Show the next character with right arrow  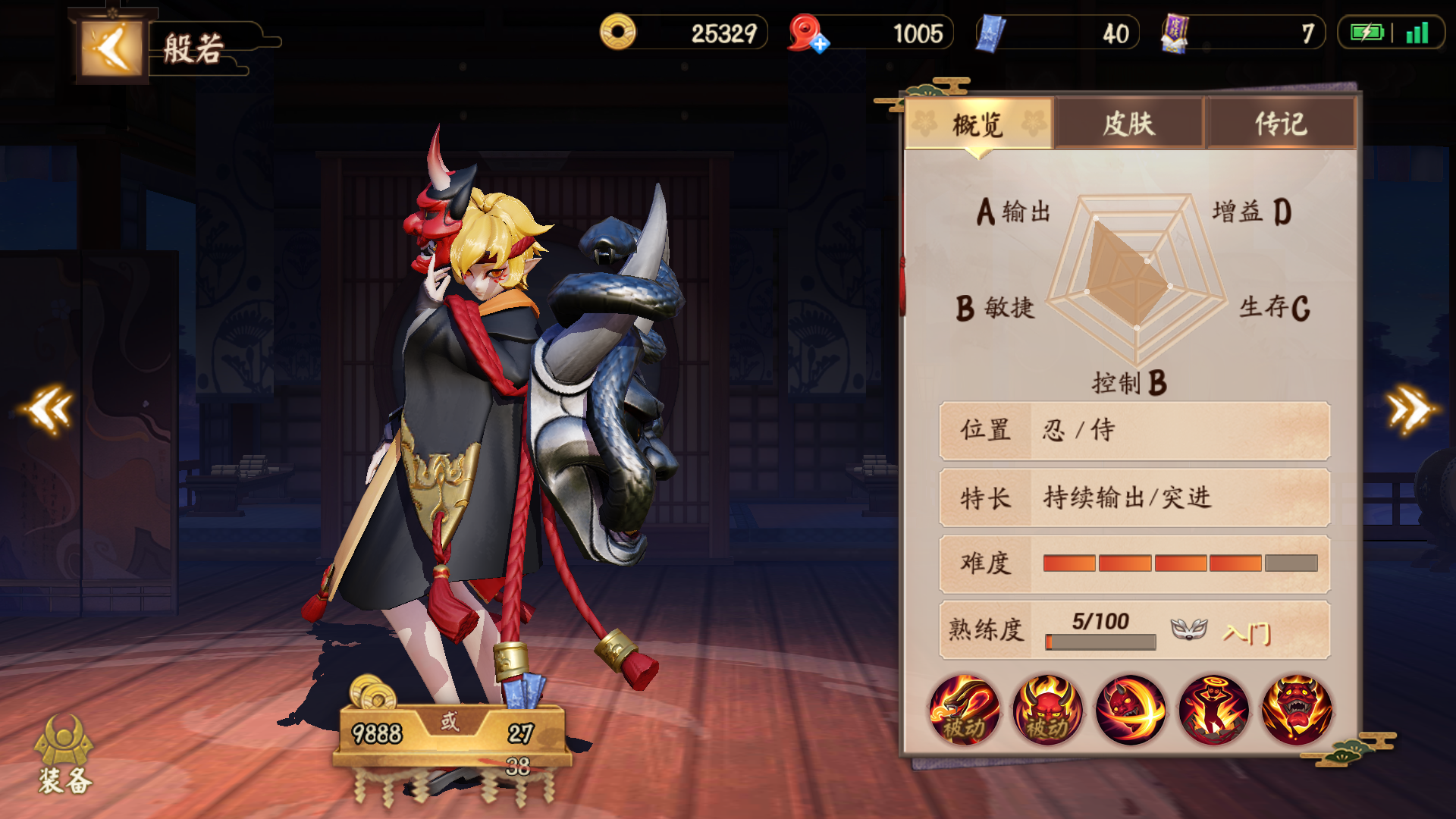1409,409
